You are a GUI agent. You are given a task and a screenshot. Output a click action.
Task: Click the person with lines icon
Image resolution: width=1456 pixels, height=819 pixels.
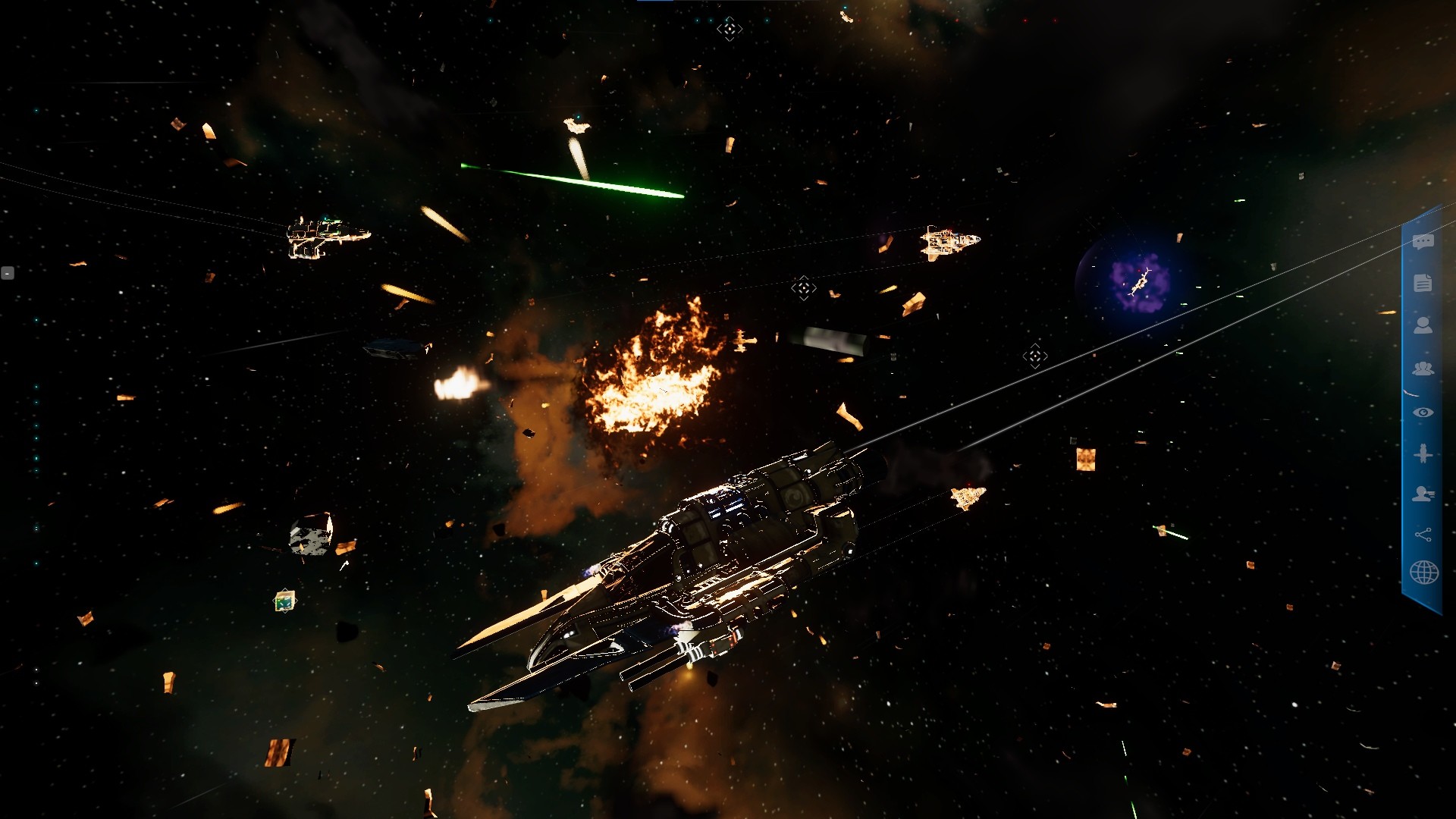(1423, 494)
